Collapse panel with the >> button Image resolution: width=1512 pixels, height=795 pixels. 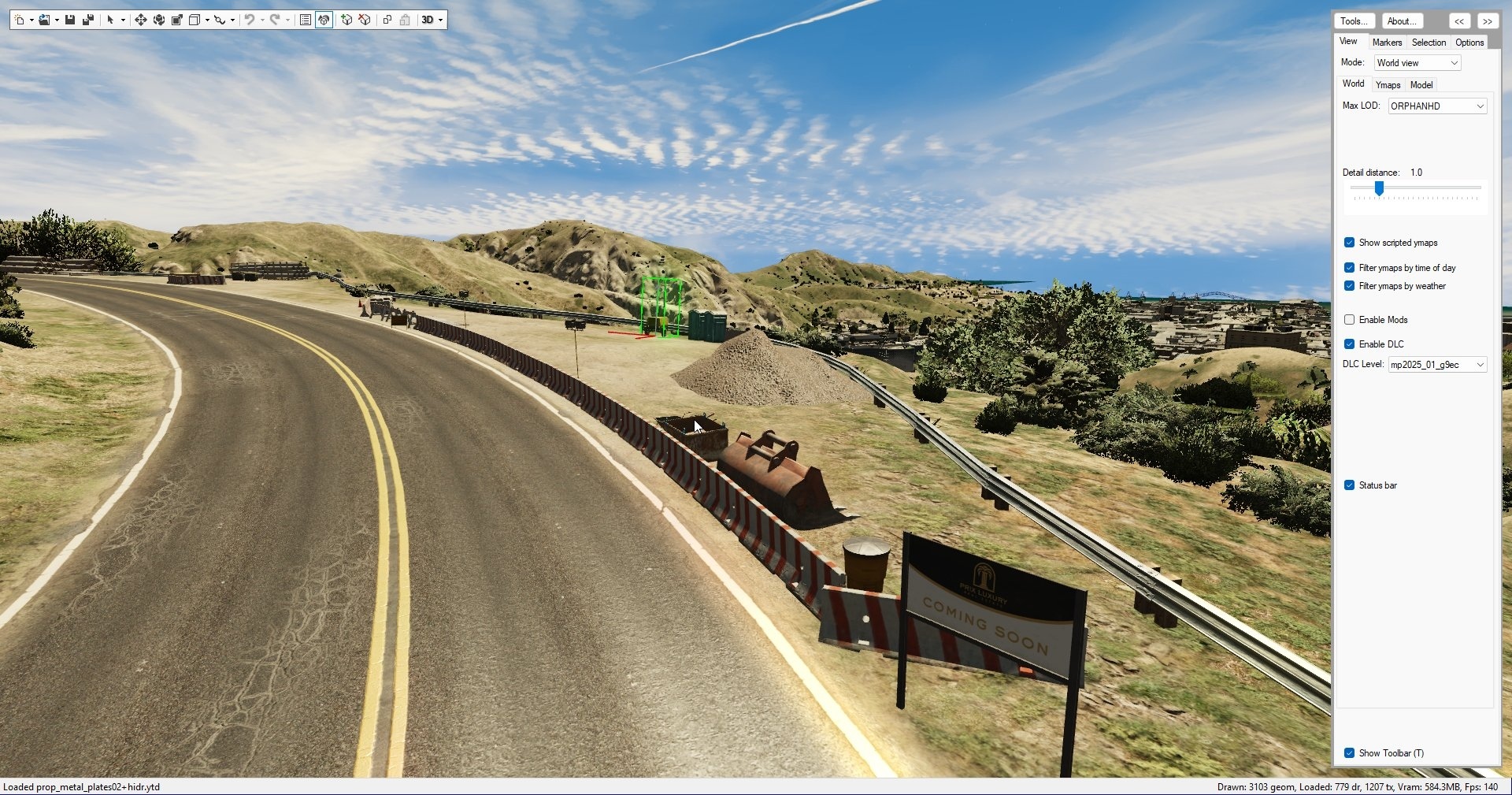(1488, 21)
